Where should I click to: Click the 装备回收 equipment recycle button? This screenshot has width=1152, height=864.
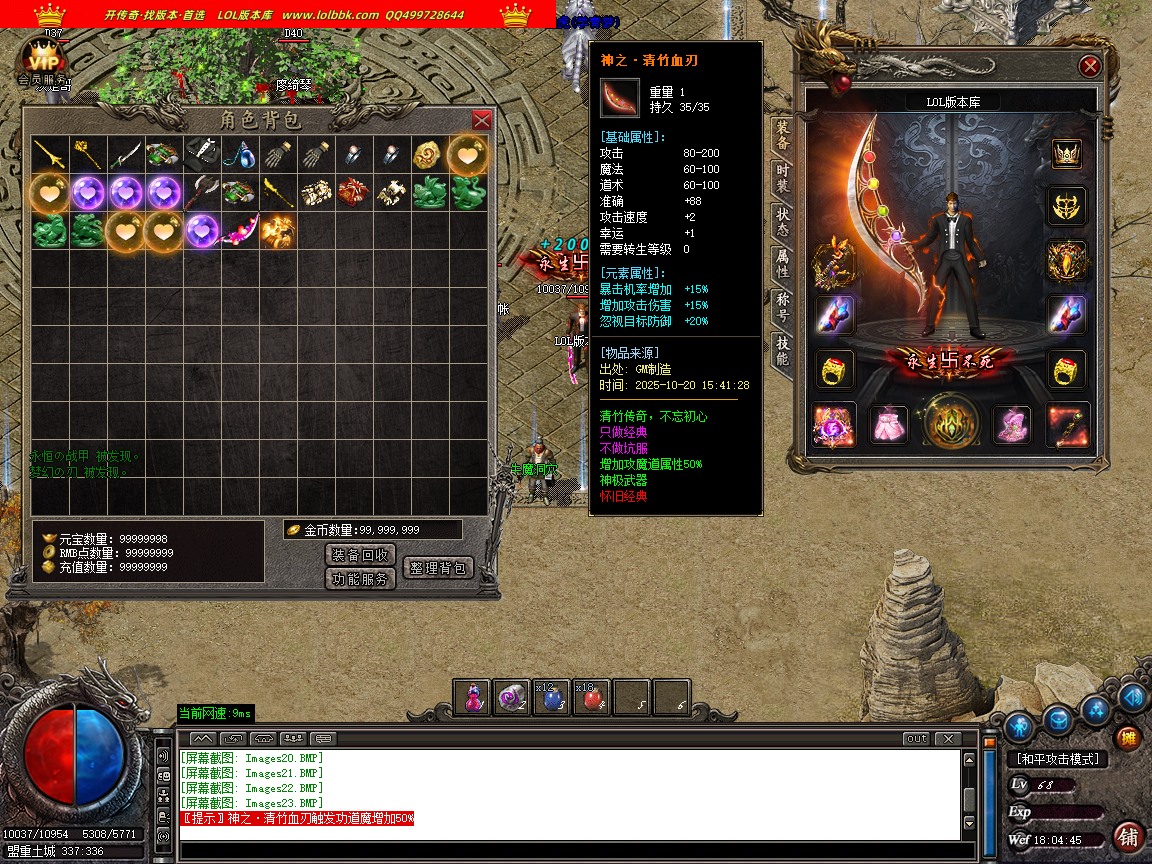(361, 555)
